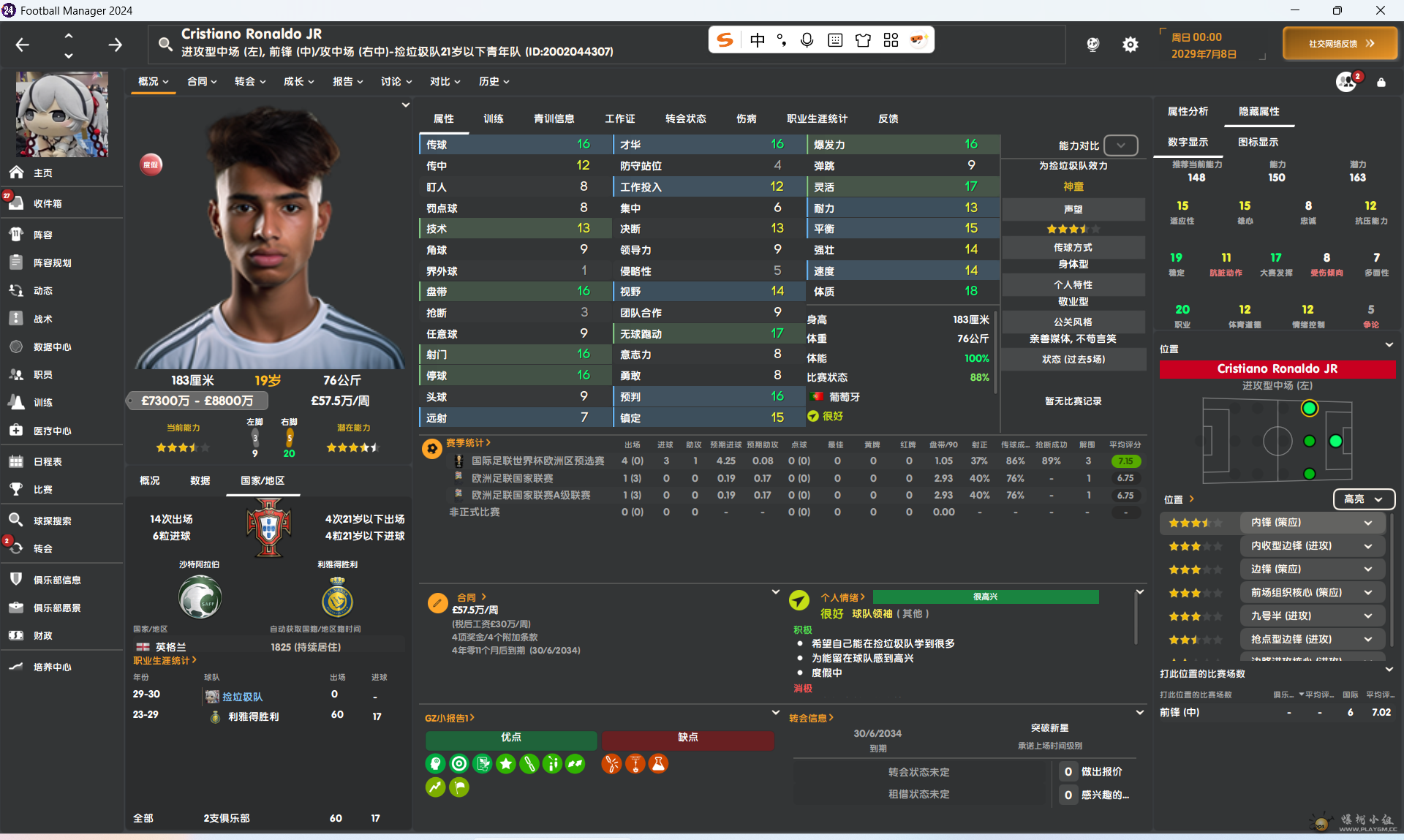Switch to the 数据 stats tab
The width and height of the screenshot is (1404, 840).
click(200, 481)
